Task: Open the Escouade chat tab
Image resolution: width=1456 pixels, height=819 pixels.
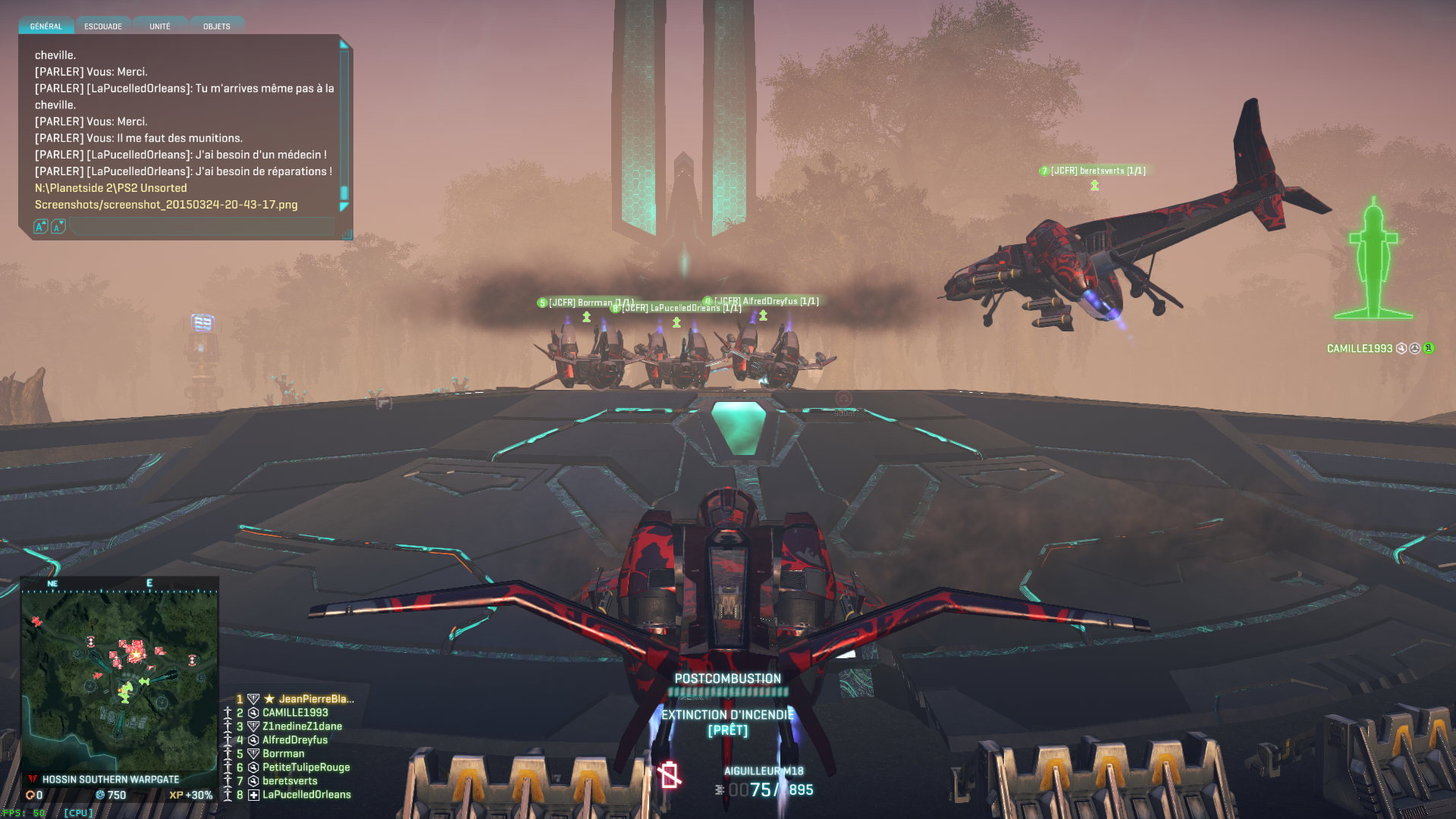Action: [x=103, y=27]
